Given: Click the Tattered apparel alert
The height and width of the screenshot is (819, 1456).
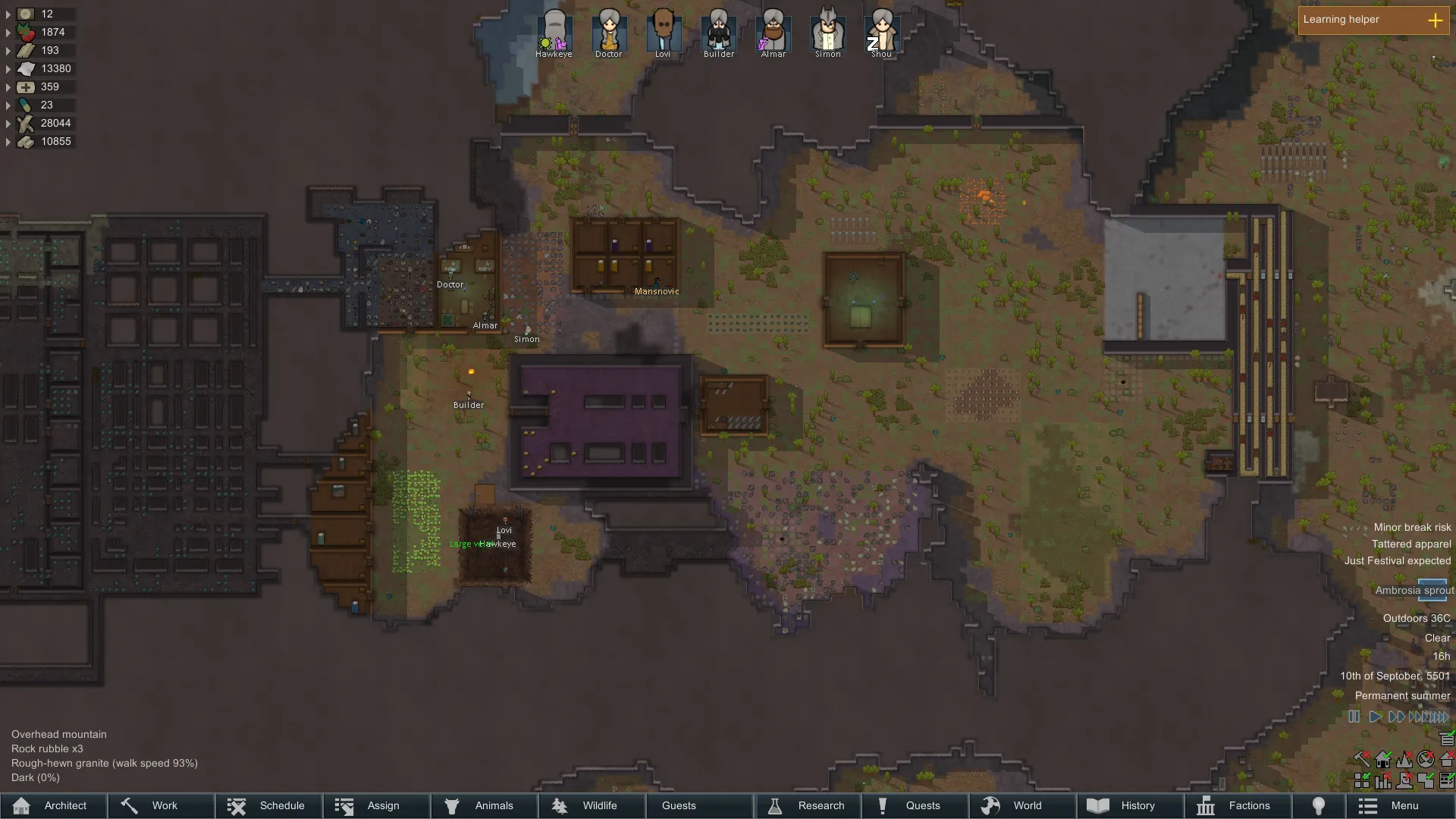Looking at the screenshot, I should 1410,544.
